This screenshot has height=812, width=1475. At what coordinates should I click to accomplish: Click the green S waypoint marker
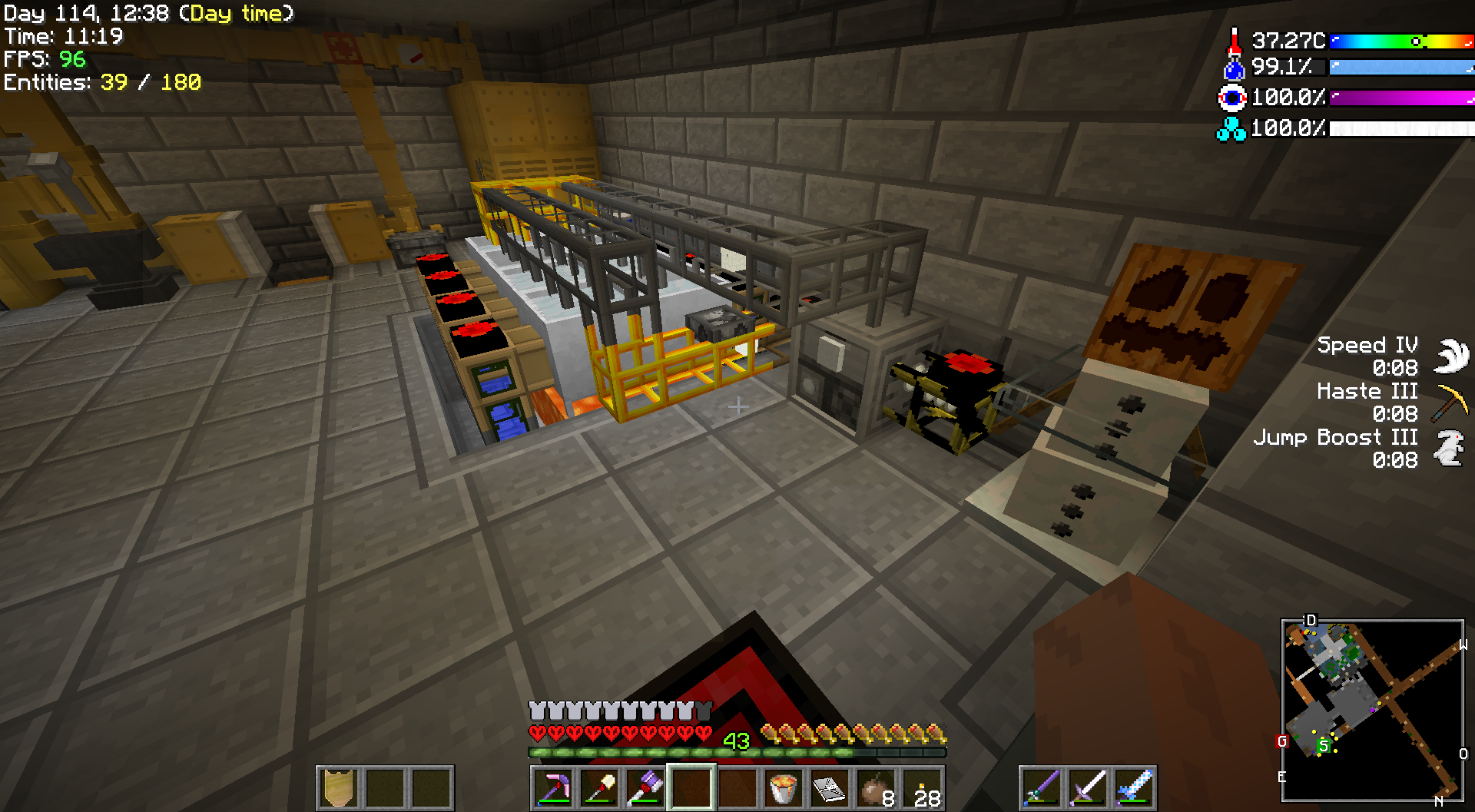click(1323, 745)
